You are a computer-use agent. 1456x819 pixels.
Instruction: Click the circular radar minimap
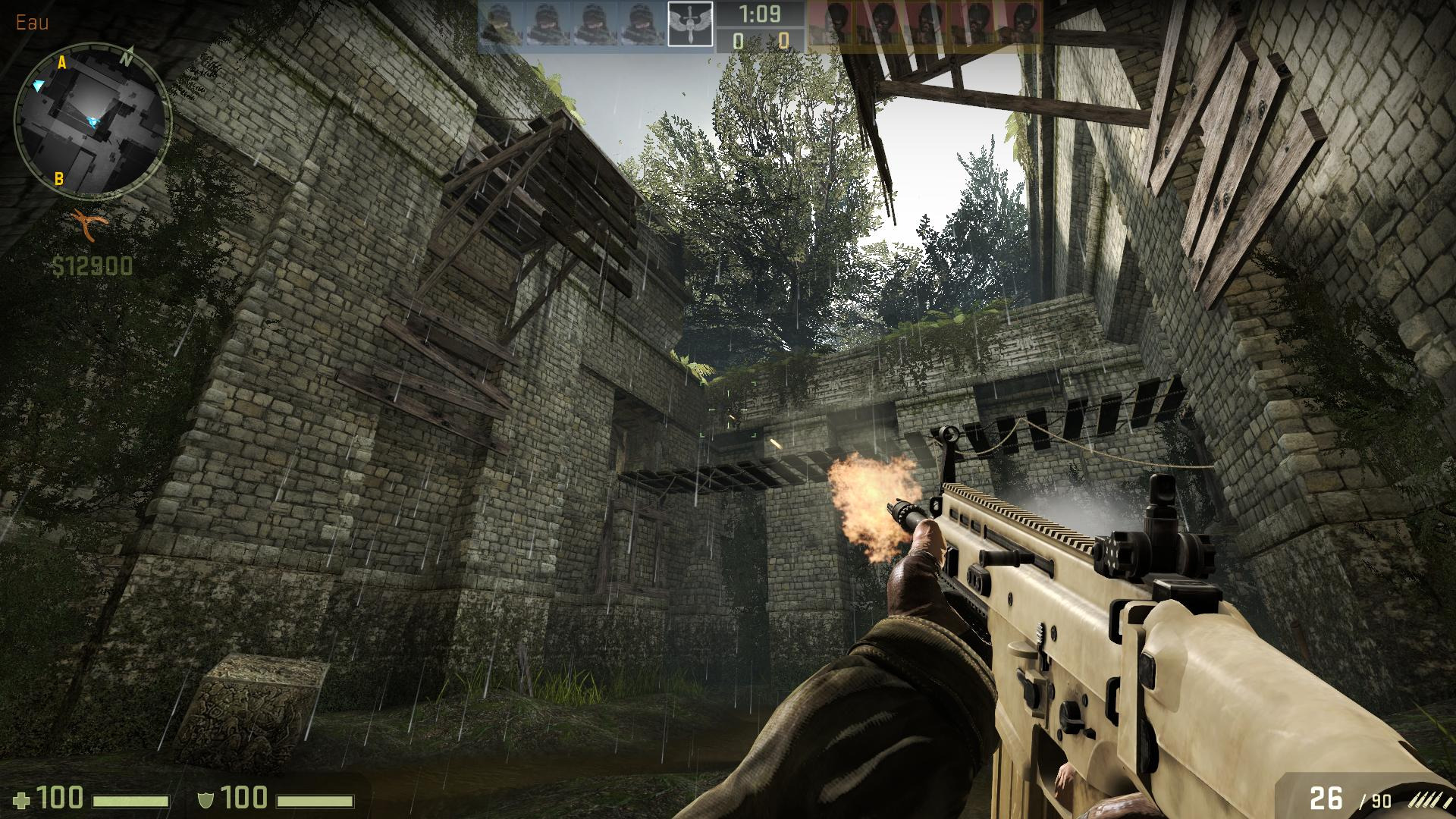coord(92,120)
